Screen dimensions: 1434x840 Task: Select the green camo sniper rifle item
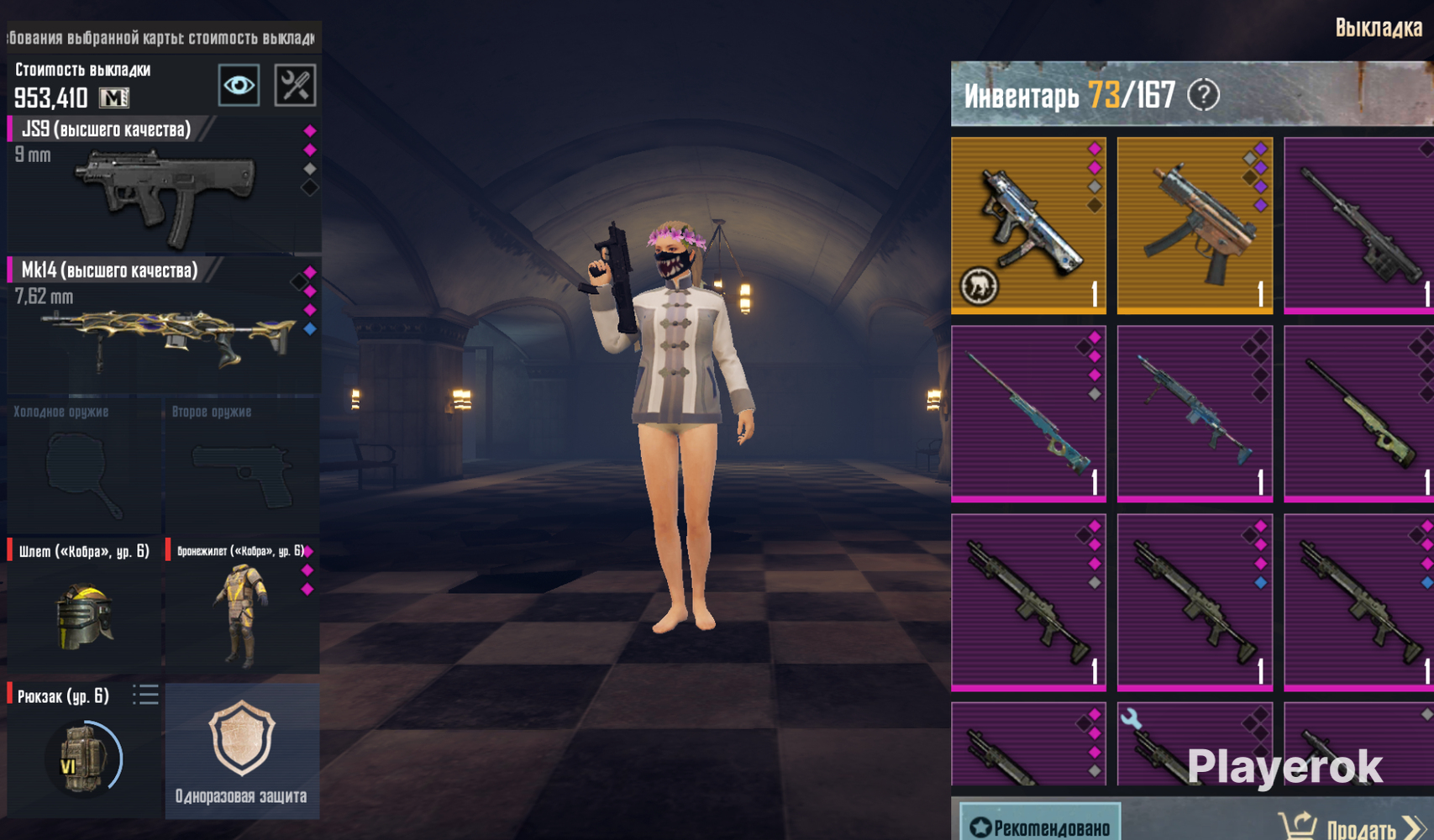(x=1358, y=413)
